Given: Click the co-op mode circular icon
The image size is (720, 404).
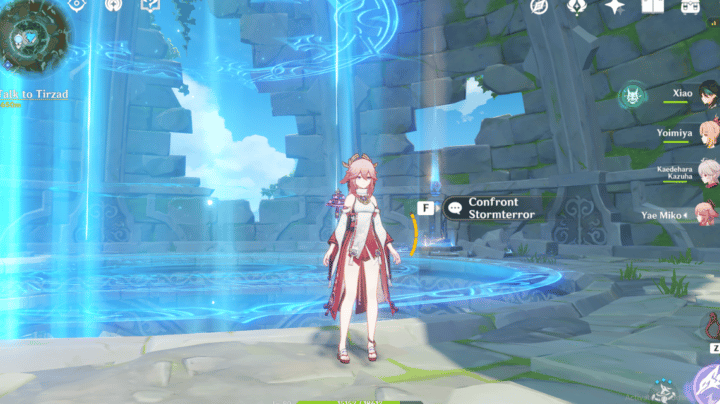Looking at the screenshot, I should pyautogui.click(x=113, y=6).
